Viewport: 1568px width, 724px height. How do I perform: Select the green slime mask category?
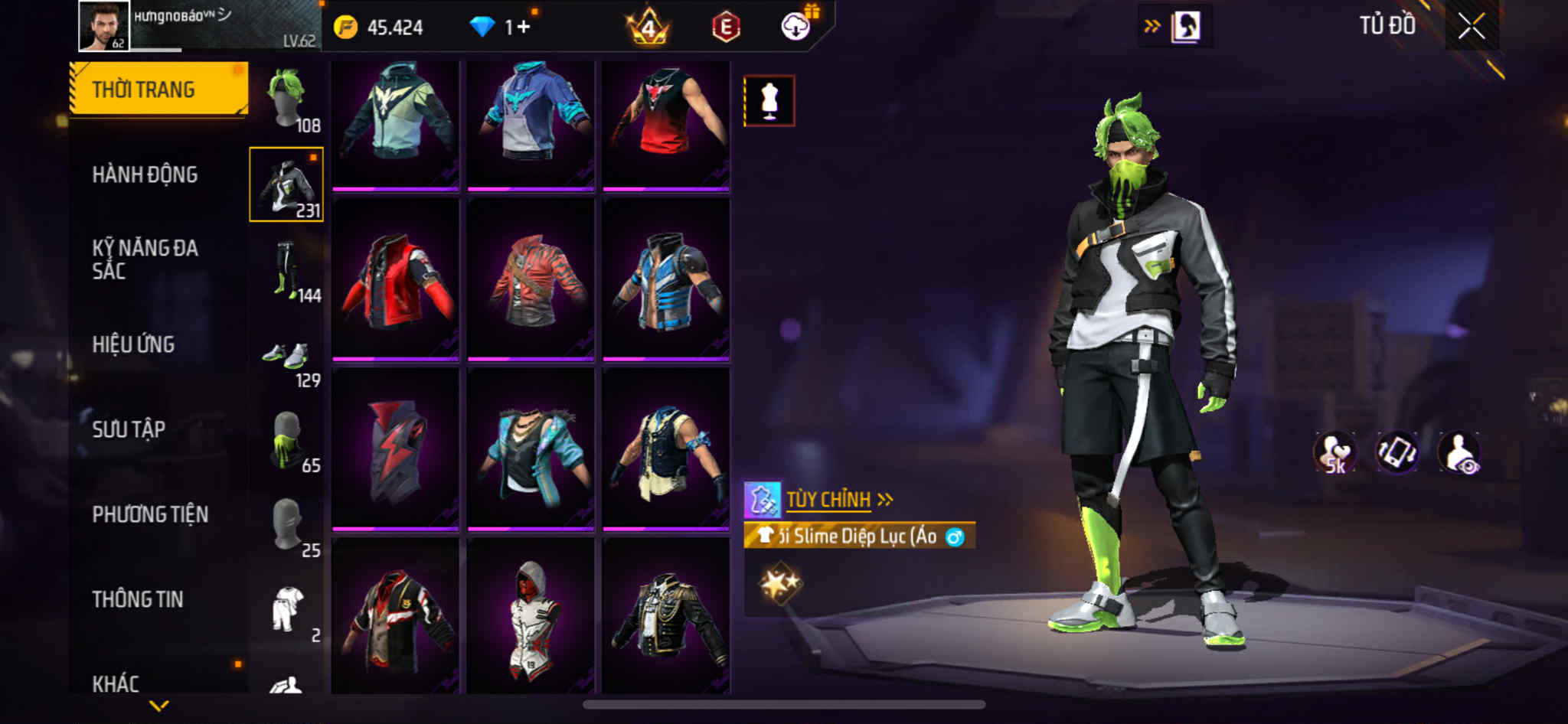click(288, 442)
